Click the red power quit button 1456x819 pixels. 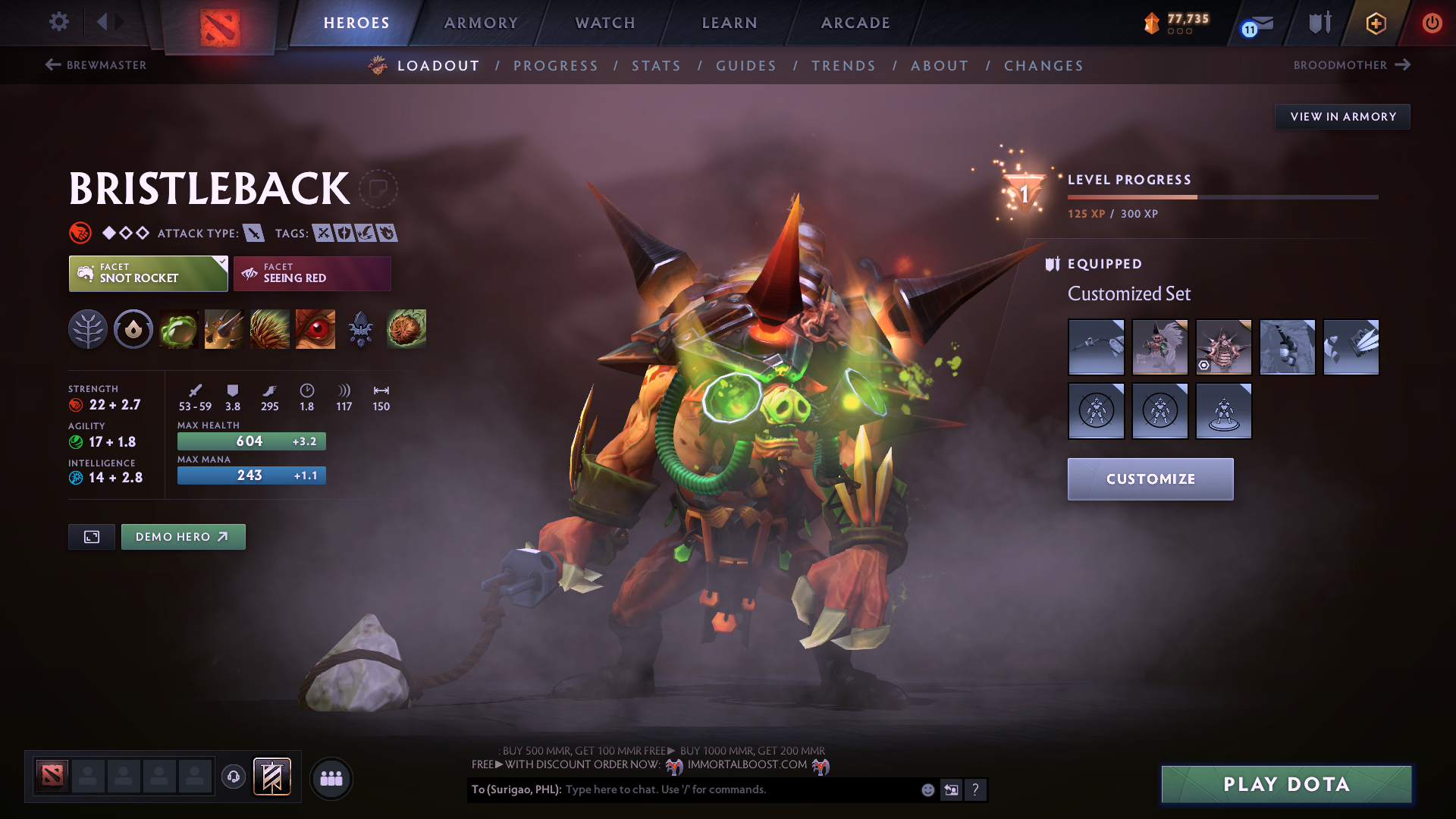click(1432, 23)
